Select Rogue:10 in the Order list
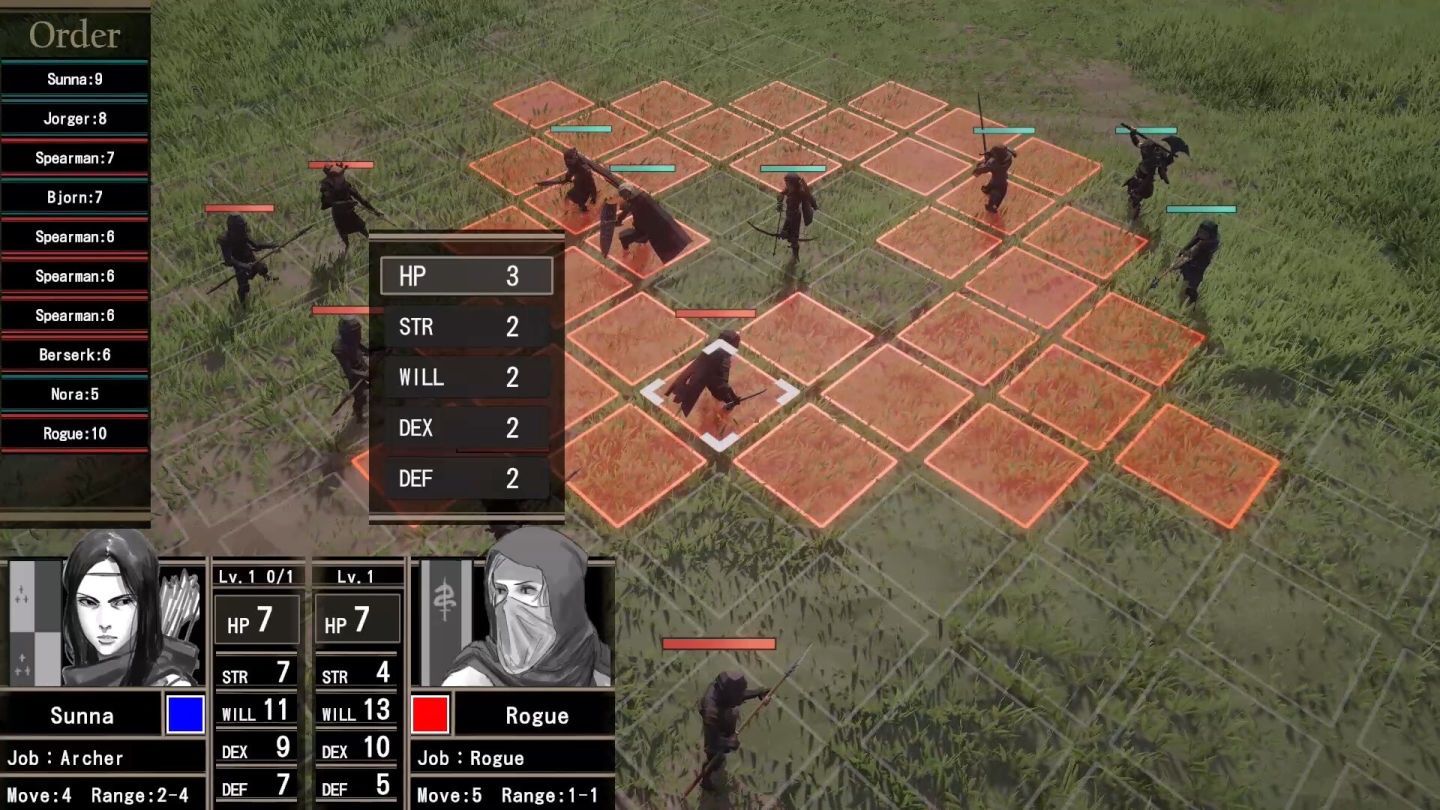 point(75,433)
